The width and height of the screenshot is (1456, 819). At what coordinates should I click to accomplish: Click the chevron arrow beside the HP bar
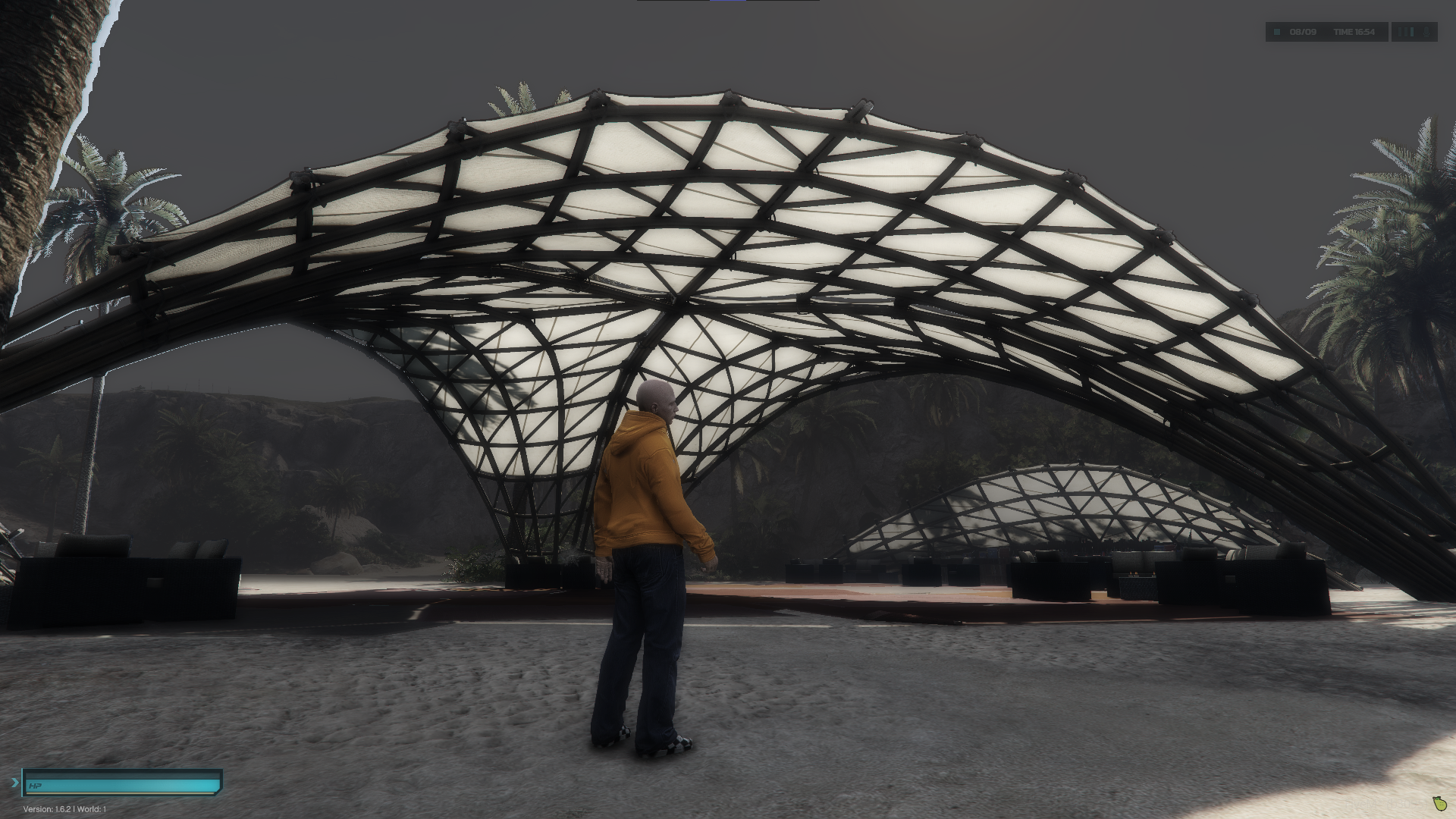(15, 782)
